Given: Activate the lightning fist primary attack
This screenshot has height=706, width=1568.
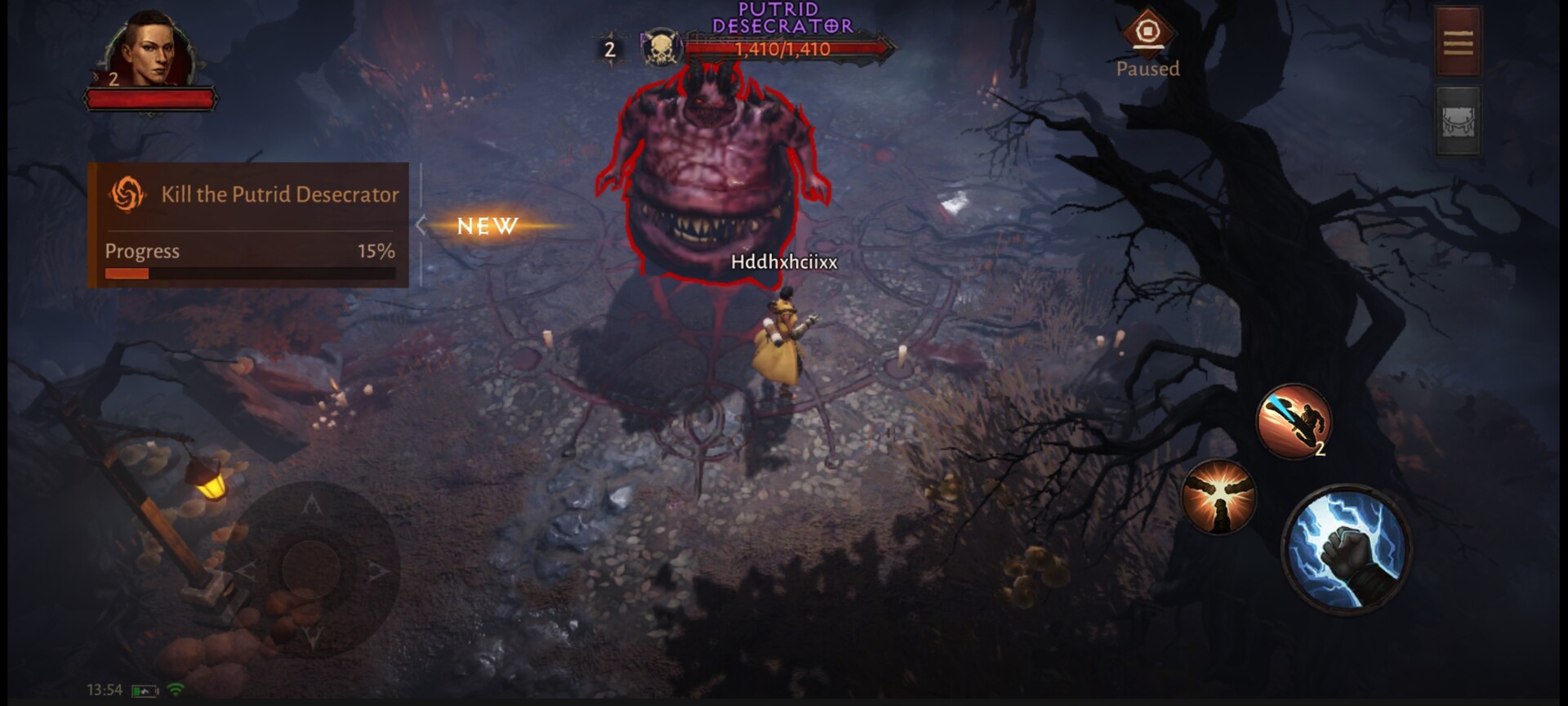Looking at the screenshot, I should (1347, 548).
